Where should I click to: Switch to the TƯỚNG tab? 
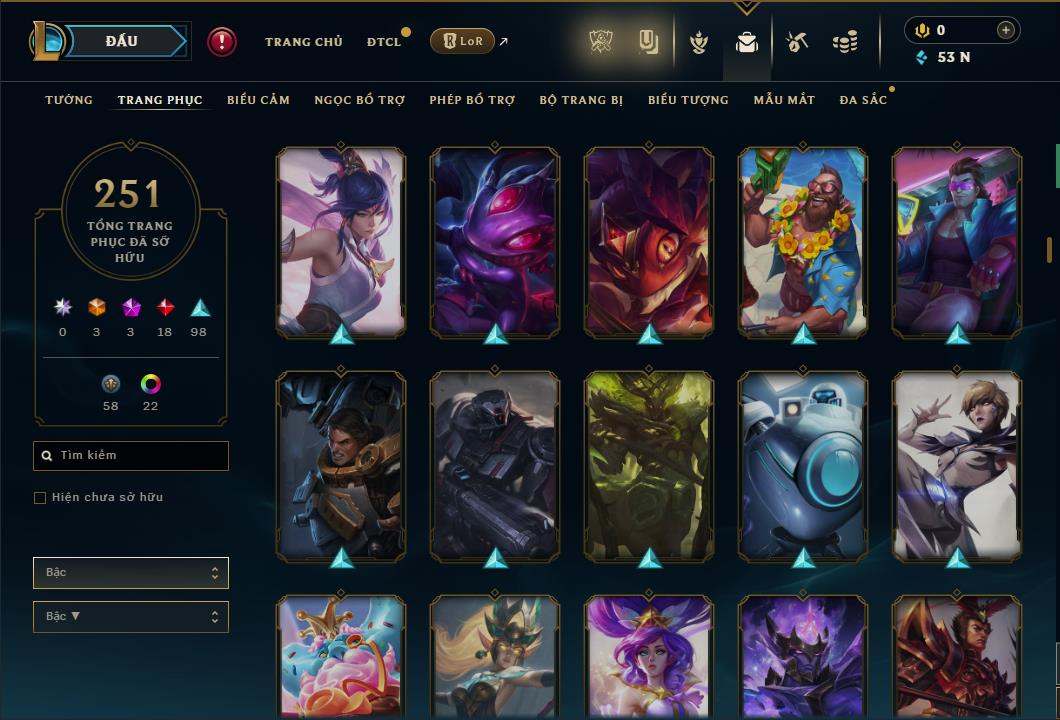click(x=69, y=100)
